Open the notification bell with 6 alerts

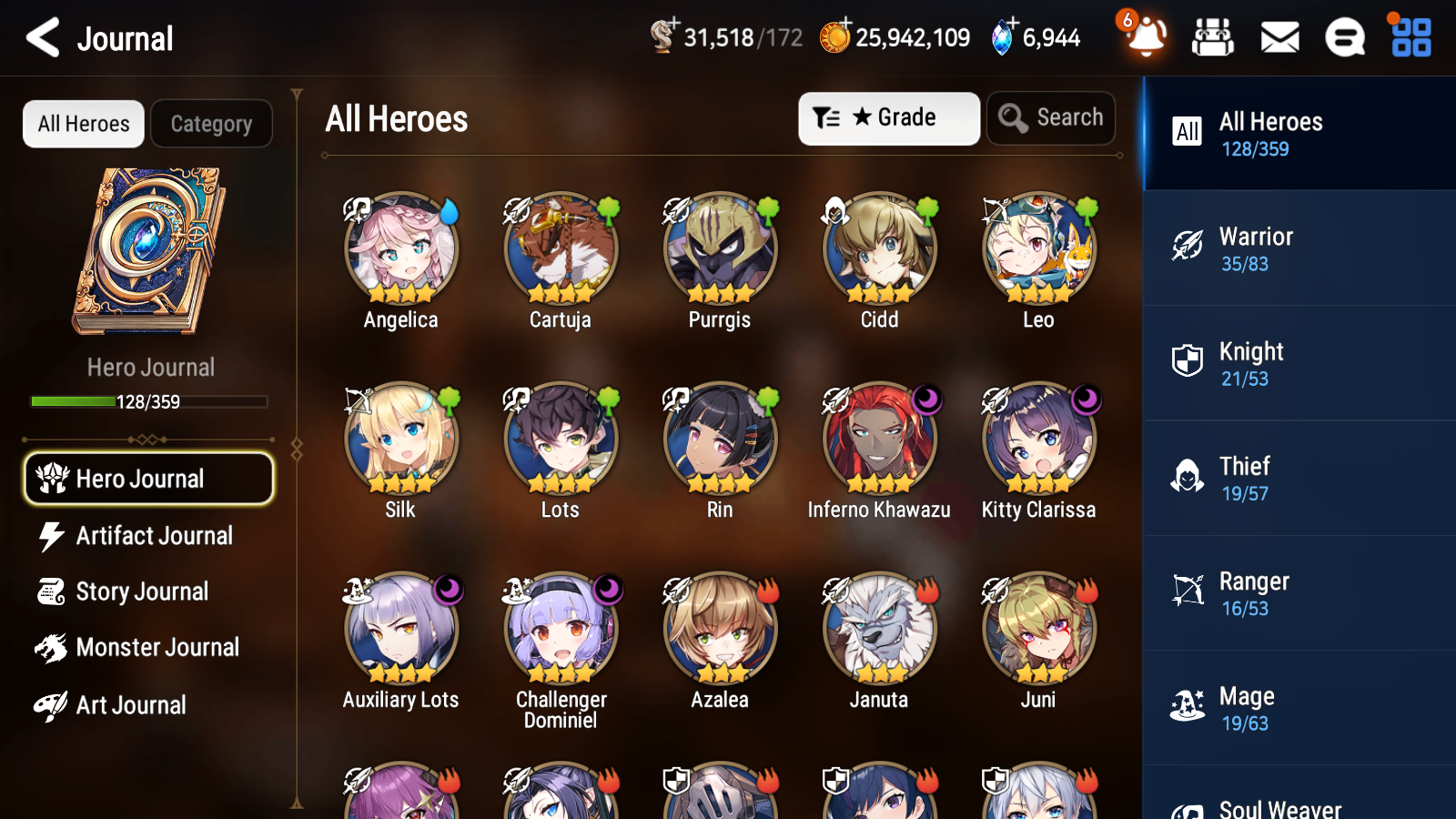(1146, 38)
